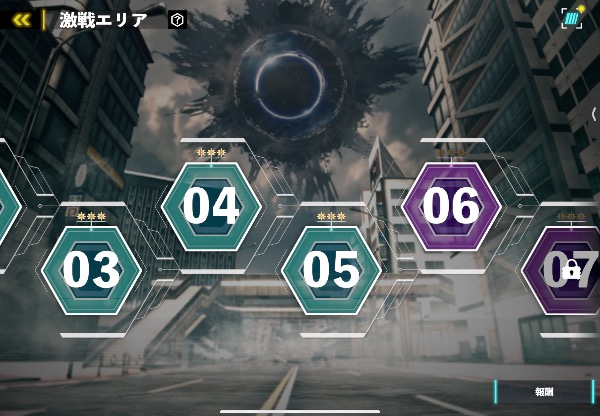Open the 報酬 rewards button

pos(545,392)
